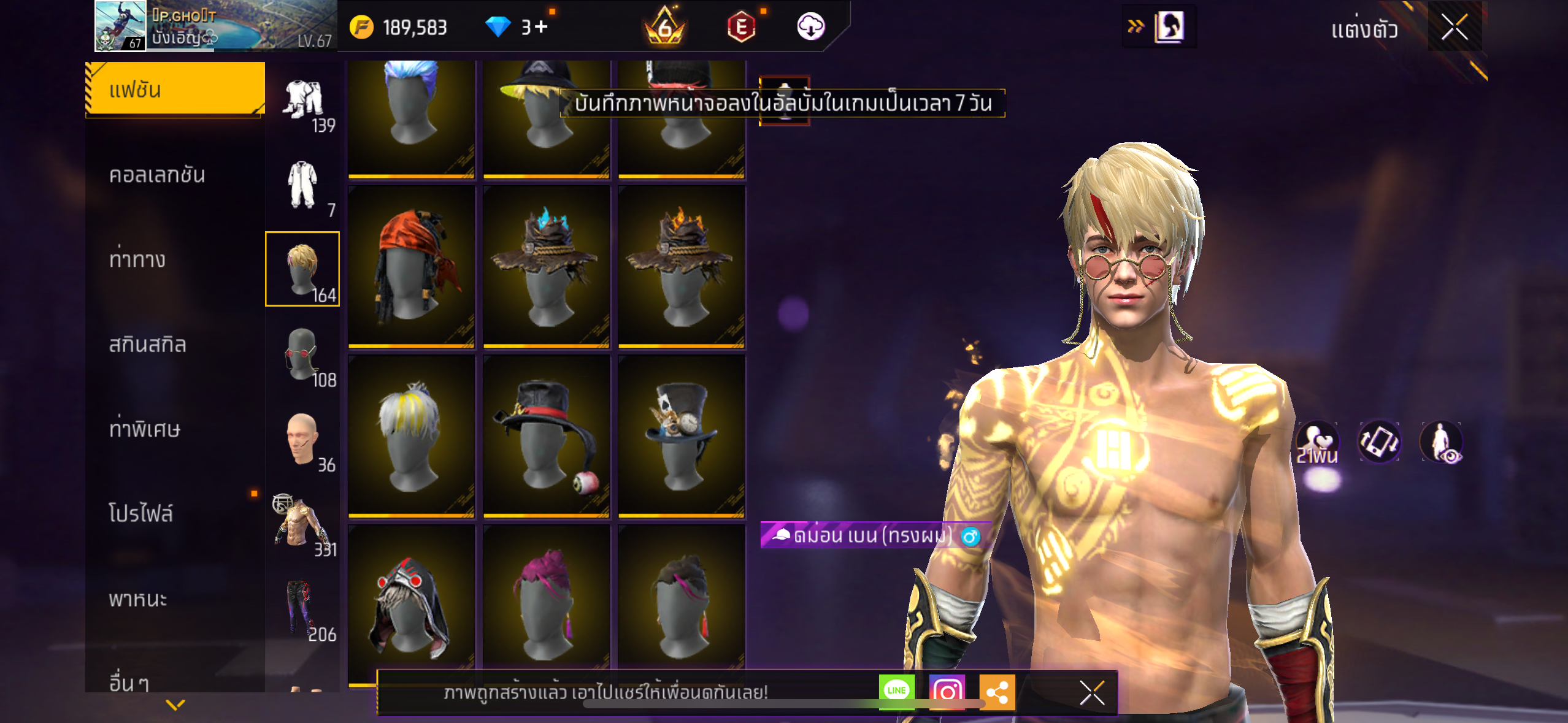Select the ท่าทาง emotes tab
1568x723 pixels.
tap(137, 259)
